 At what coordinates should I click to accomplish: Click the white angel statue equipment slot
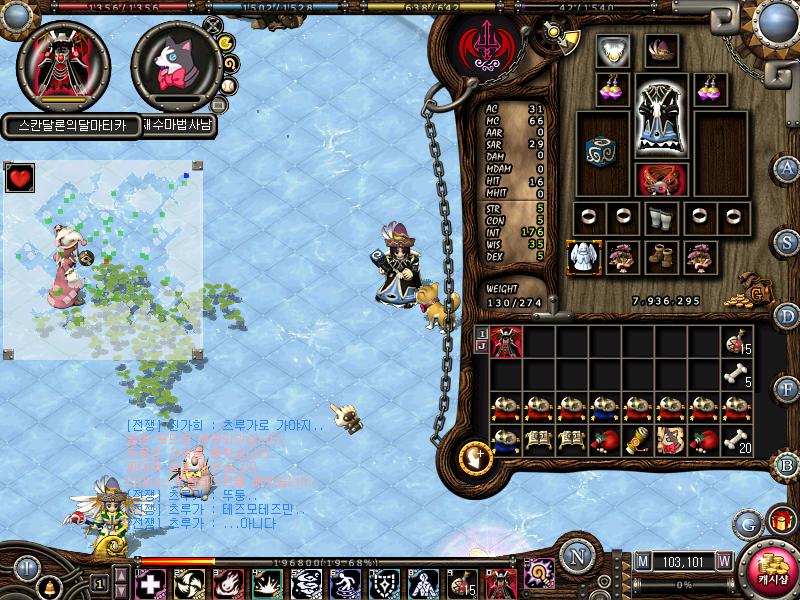pyautogui.click(x=581, y=257)
